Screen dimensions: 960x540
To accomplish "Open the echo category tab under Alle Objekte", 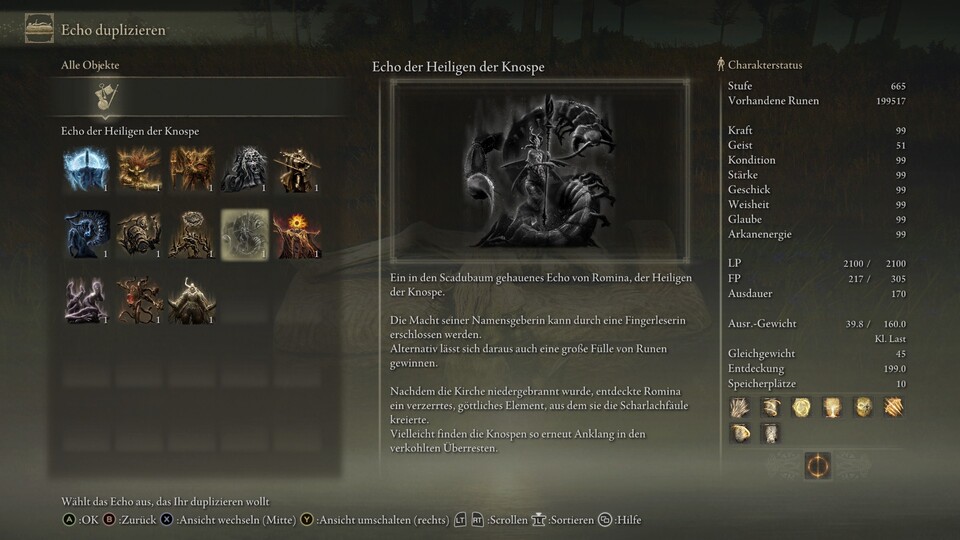I will pos(103,96).
